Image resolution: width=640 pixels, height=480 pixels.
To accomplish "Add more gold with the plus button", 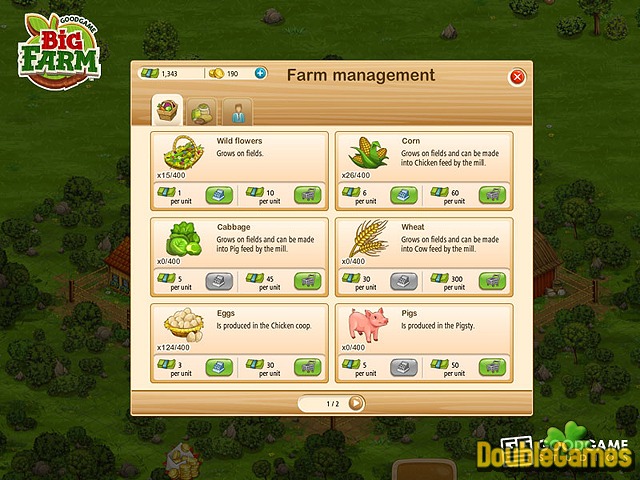I will [261, 73].
